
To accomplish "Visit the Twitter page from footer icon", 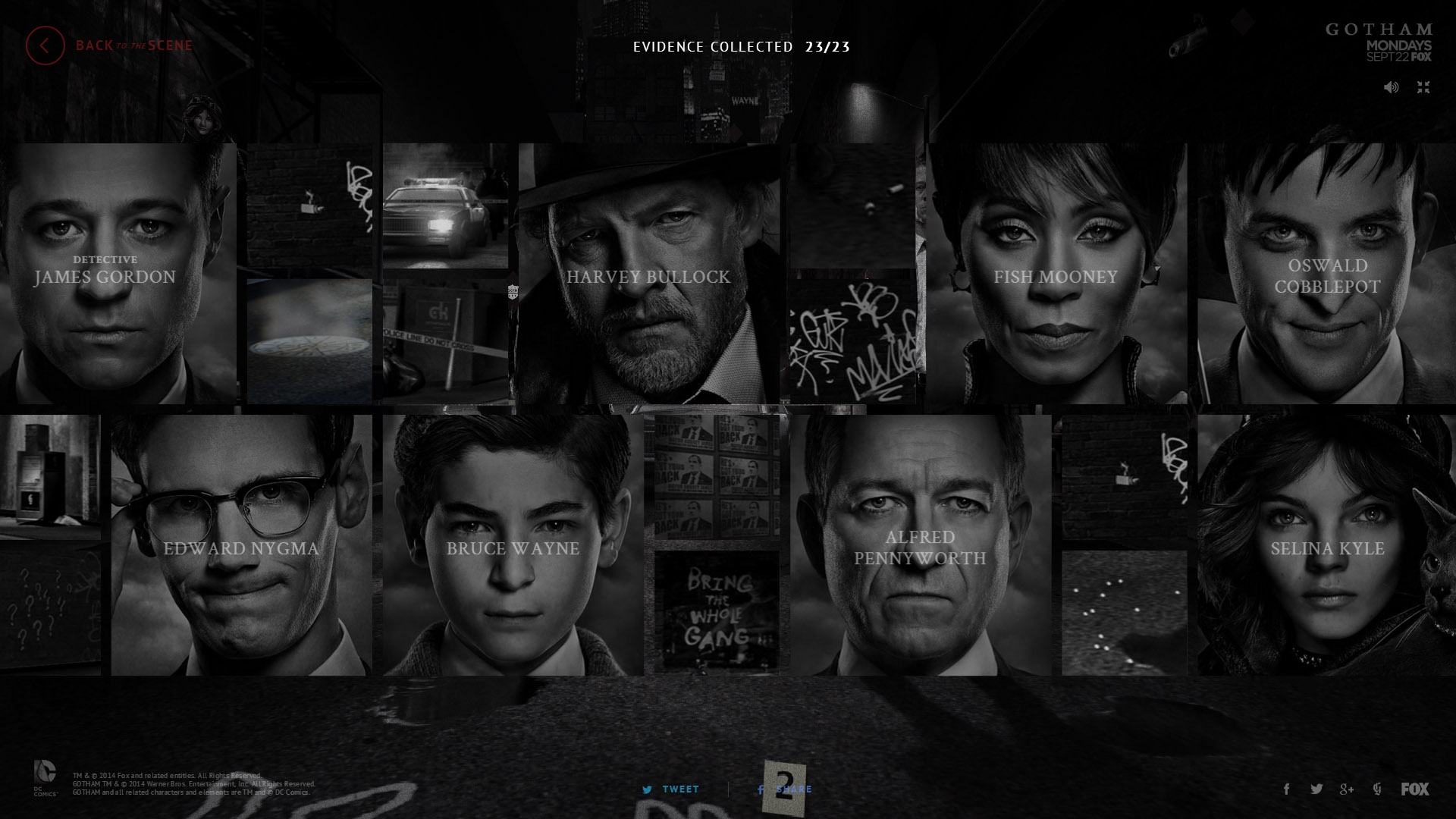I will pos(1316,789).
